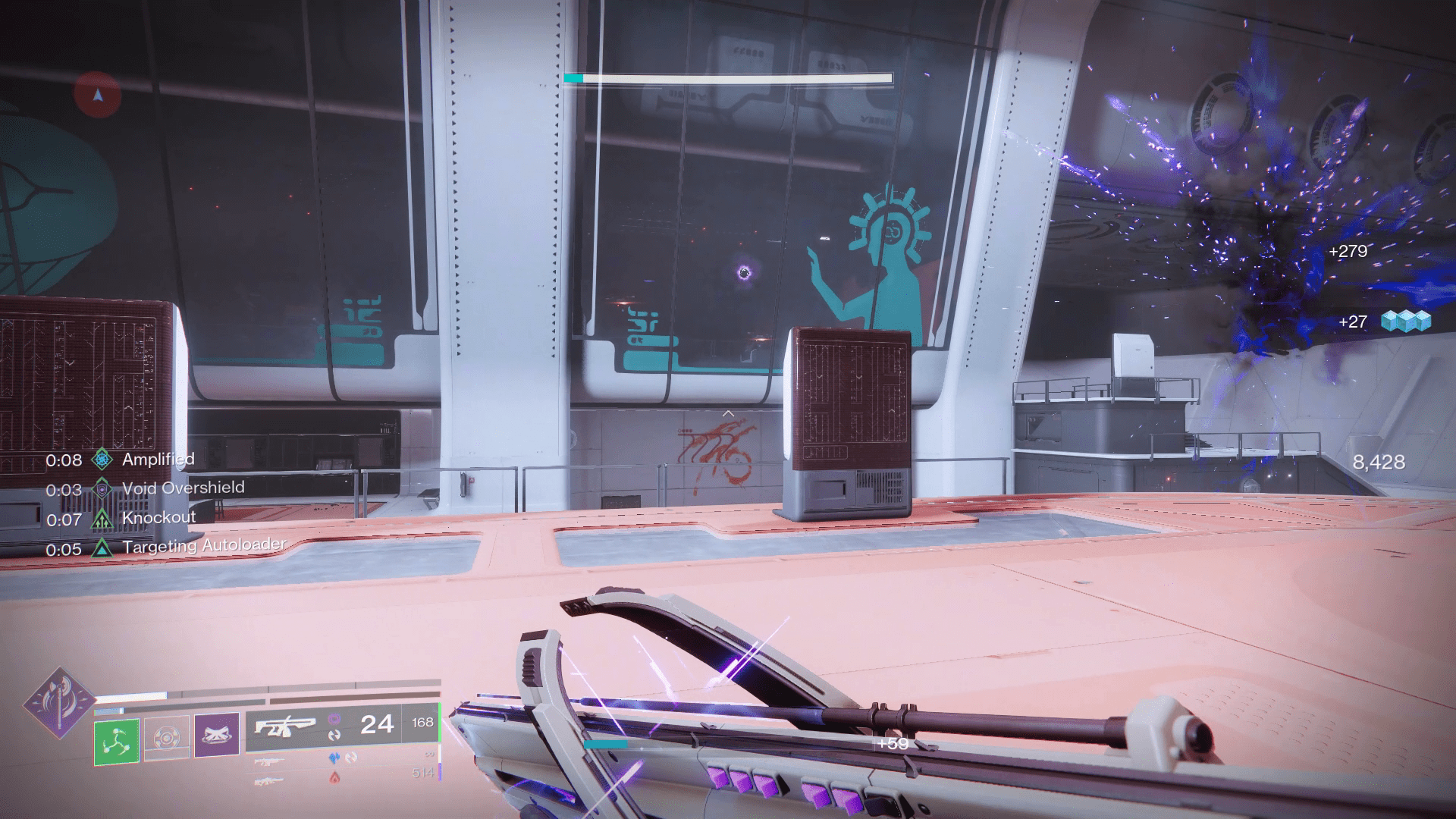The image size is (1456, 819).
Task: Click the Void Overshield shield icon
Action: 102,488
